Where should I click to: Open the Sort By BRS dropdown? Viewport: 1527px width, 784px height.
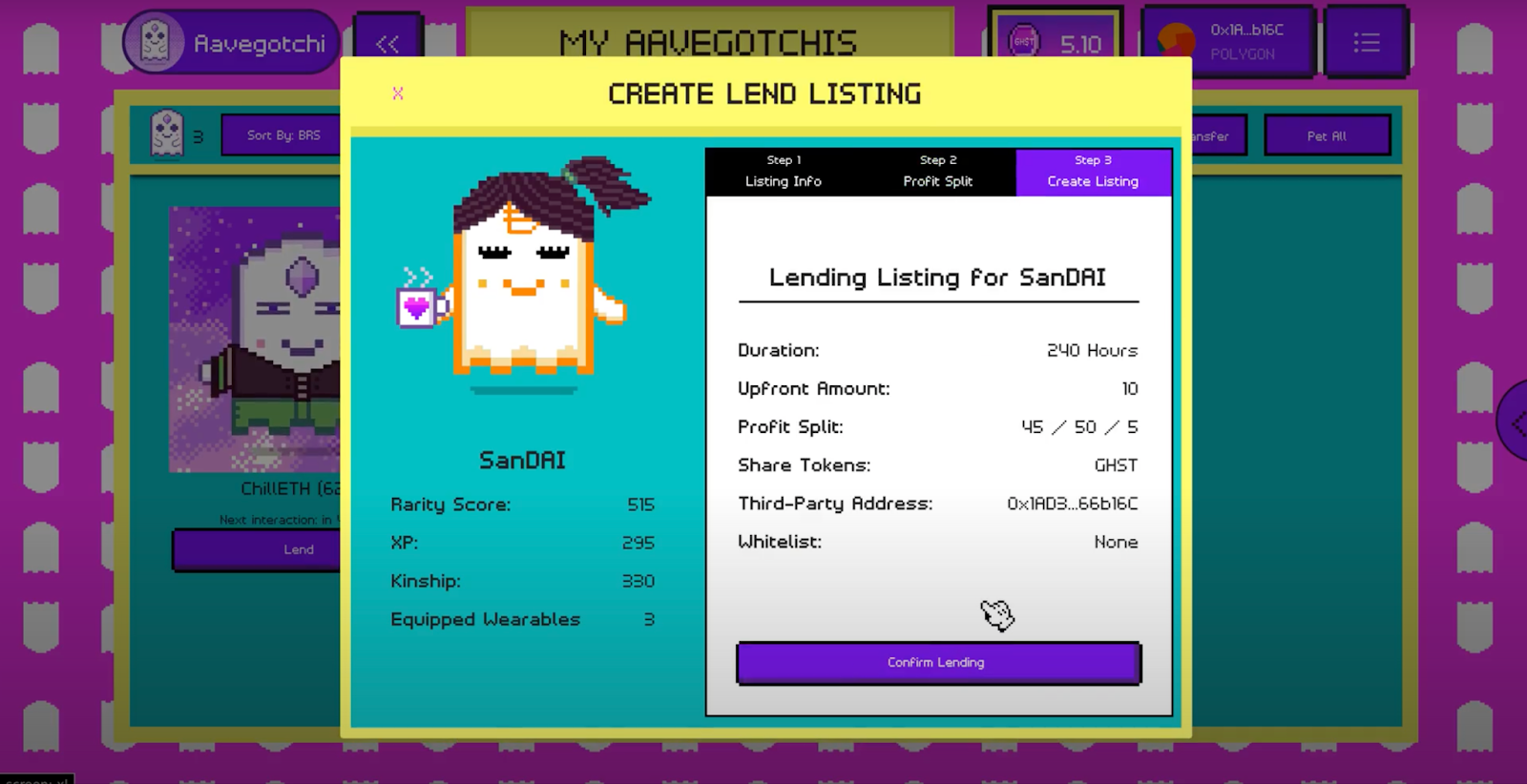282,135
